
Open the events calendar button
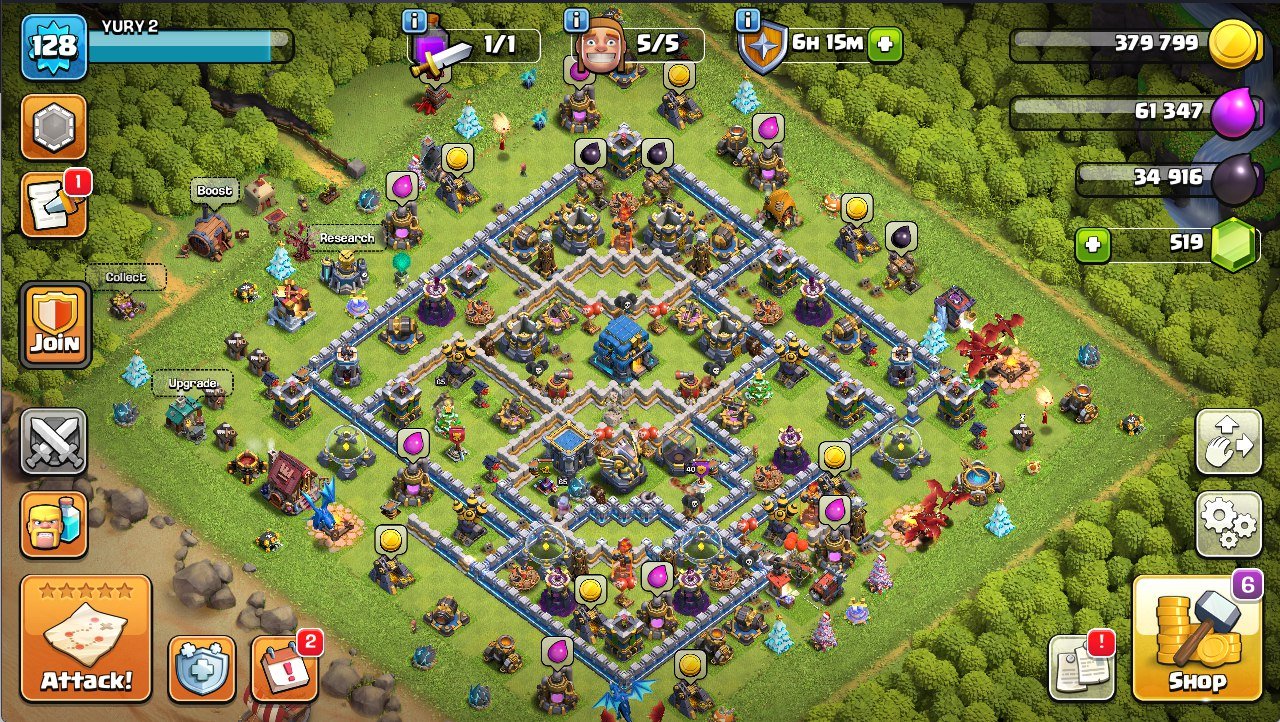click(284, 667)
